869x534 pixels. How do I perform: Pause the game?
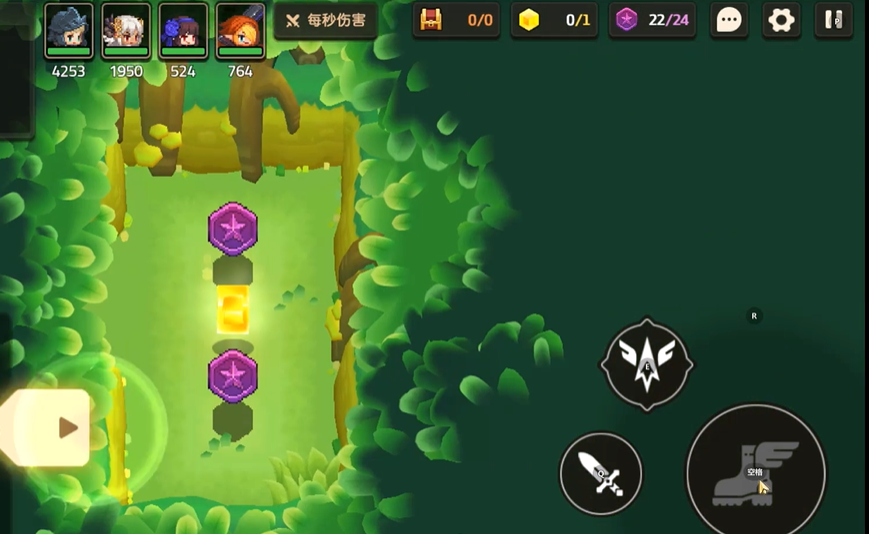[833, 20]
